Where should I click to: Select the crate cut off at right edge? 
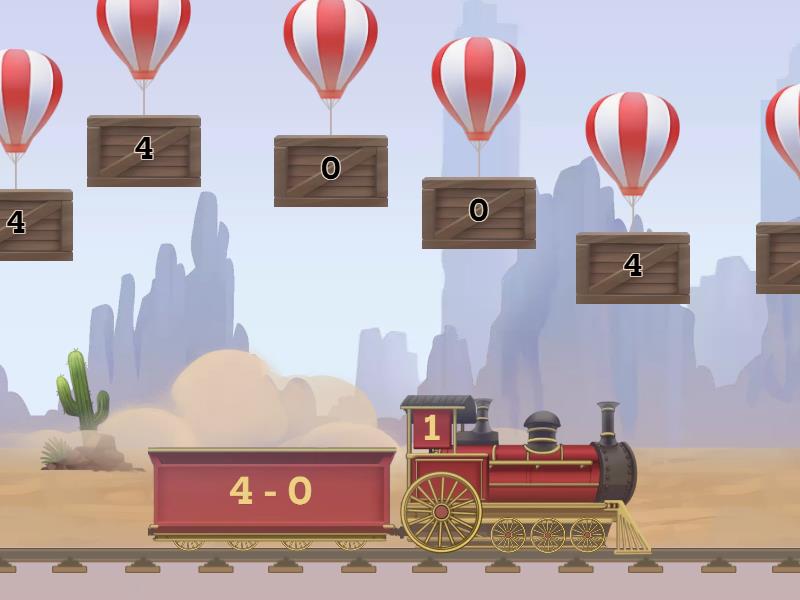[780, 257]
